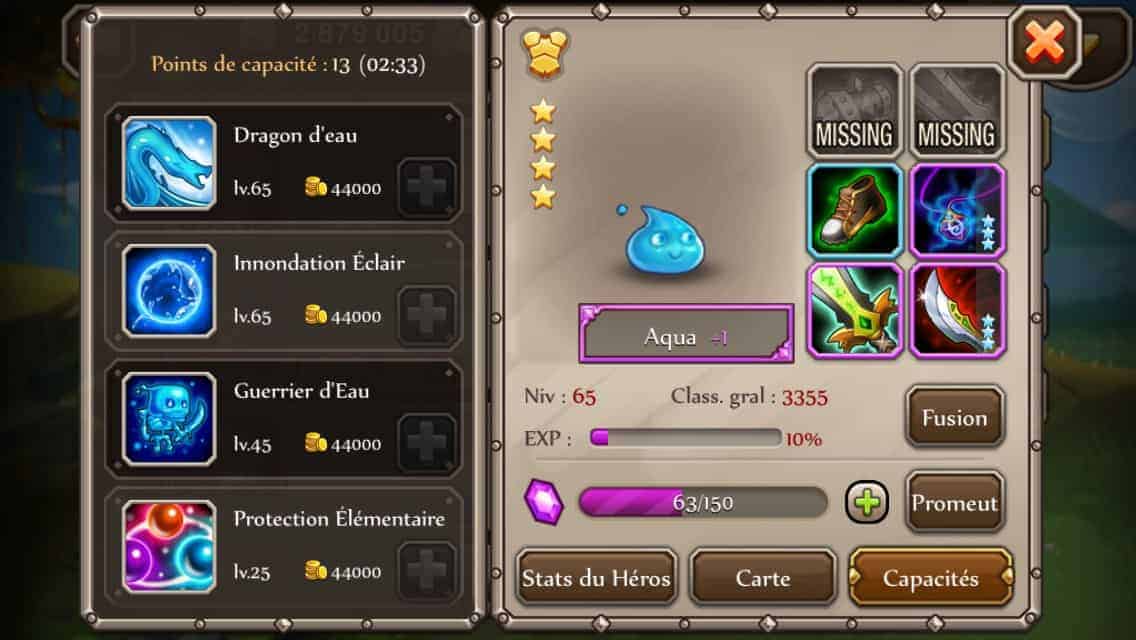Upgrade the Protection Élémentaire skill

point(427,571)
